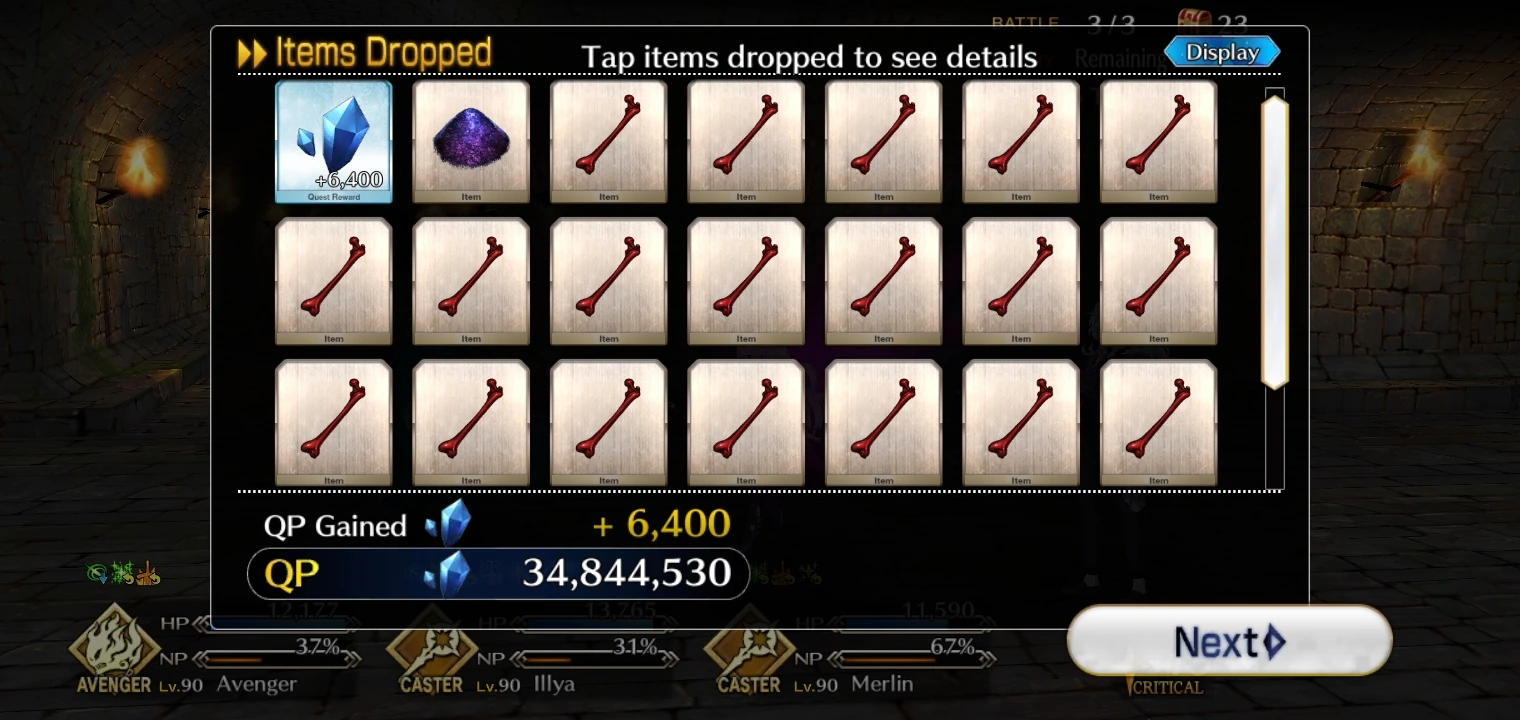1520x720 pixels.
Task: Select the Void's Dust drop item
Action: click(471, 140)
